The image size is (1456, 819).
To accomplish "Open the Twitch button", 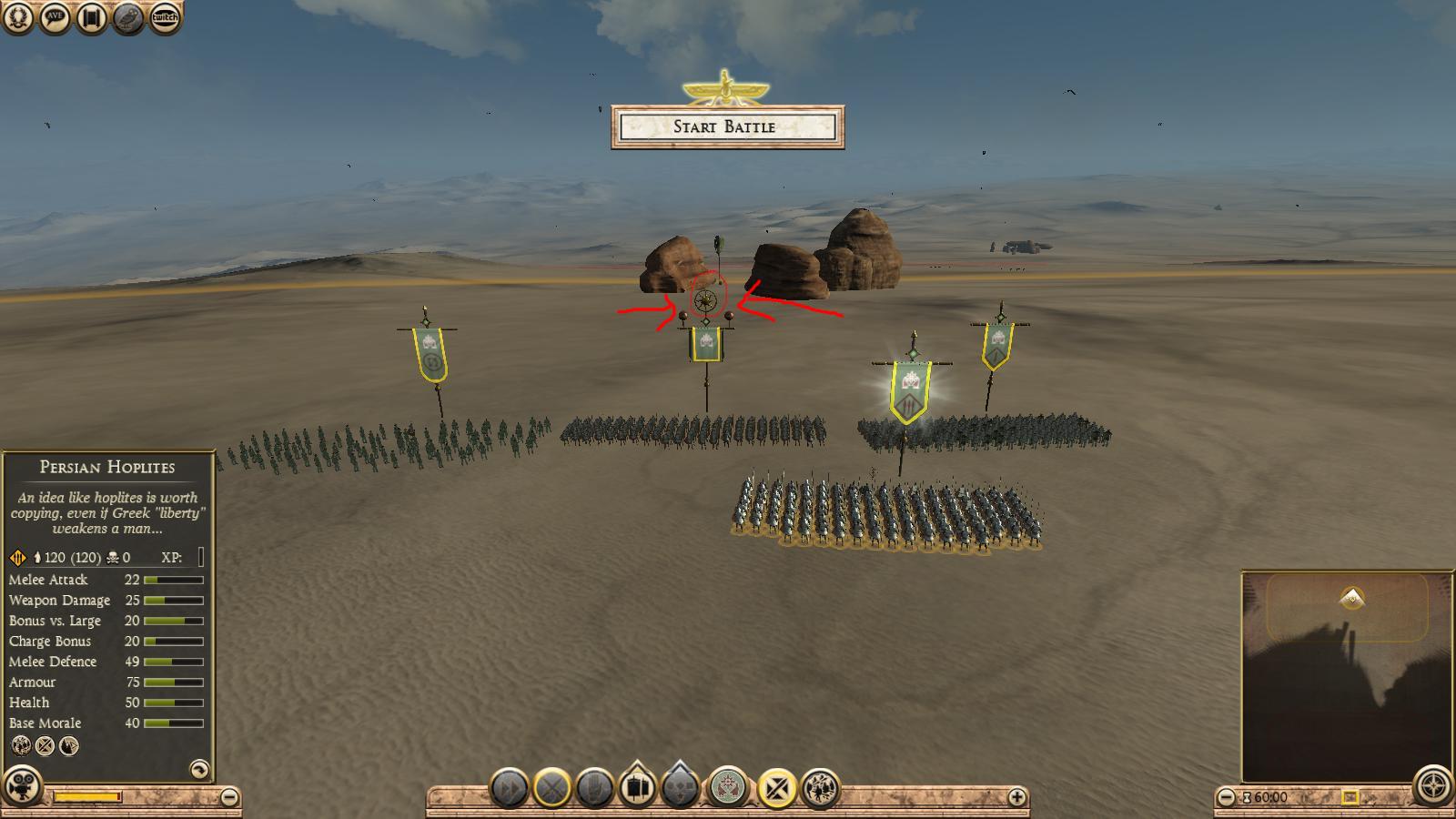I will point(165,17).
